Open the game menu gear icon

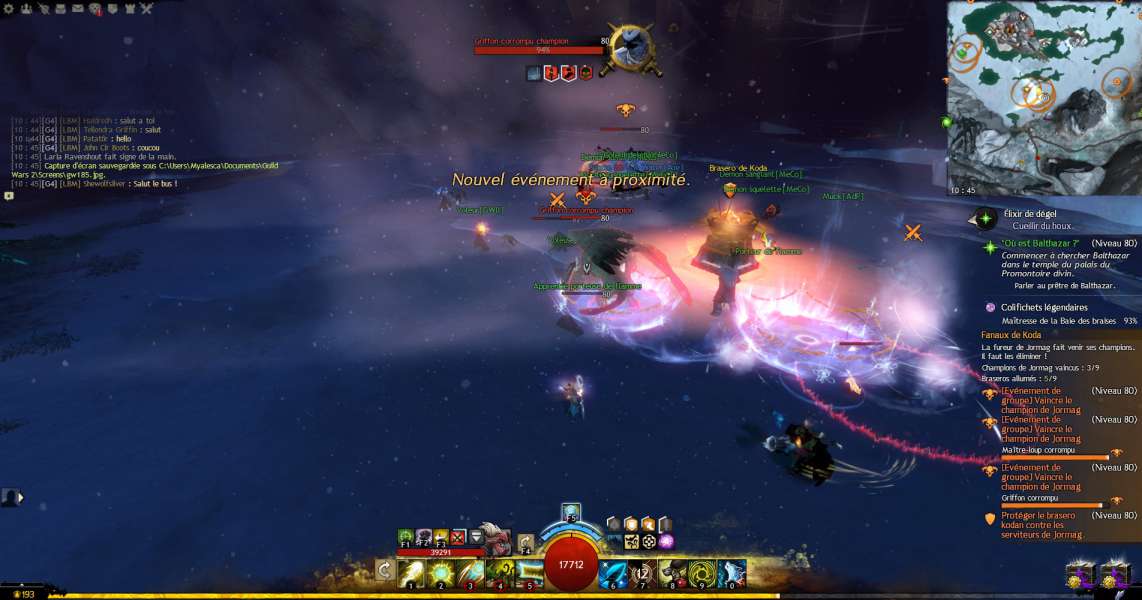coord(8,8)
